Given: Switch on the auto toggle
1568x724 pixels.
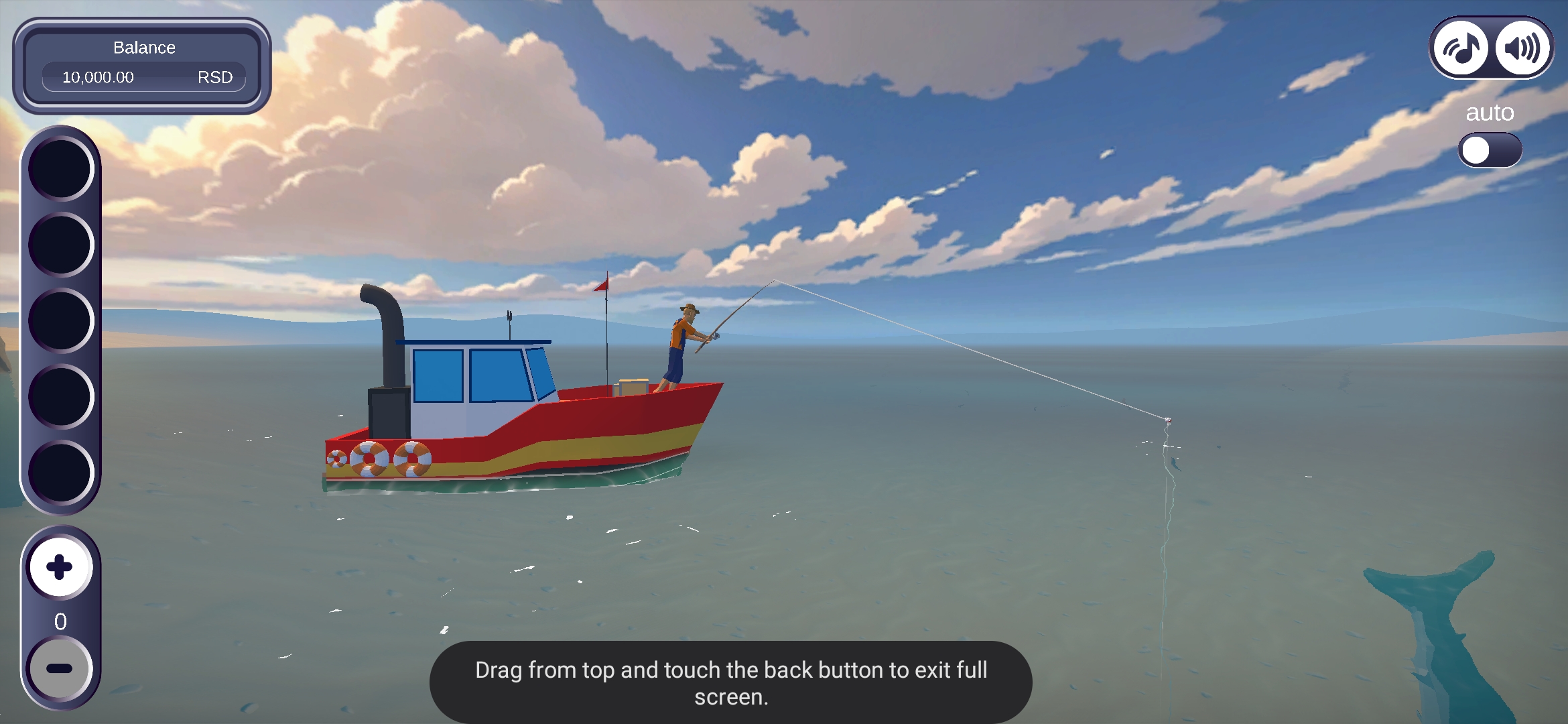Looking at the screenshot, I should (x=1489, y=150).
